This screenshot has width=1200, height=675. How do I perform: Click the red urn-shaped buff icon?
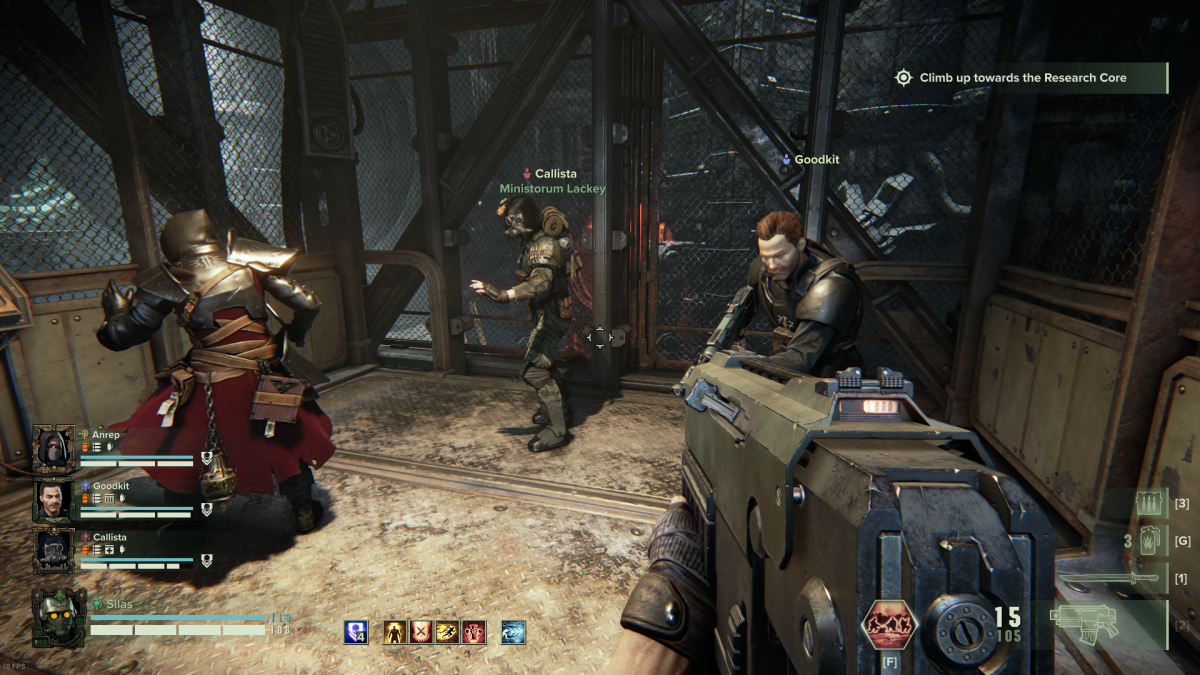(x=472, y=632)
